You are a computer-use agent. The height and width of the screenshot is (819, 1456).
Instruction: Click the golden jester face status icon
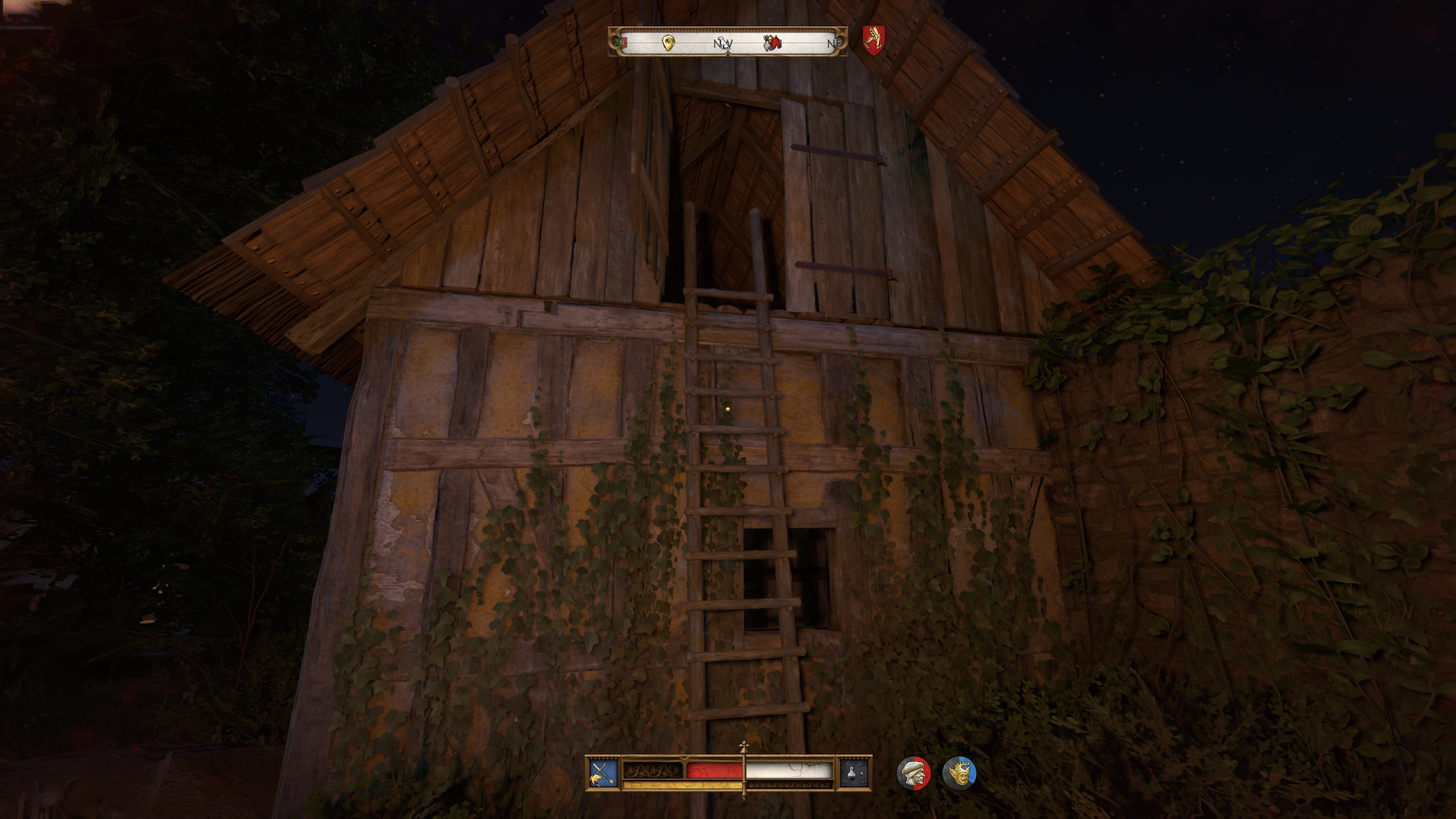tap(959, 773)
